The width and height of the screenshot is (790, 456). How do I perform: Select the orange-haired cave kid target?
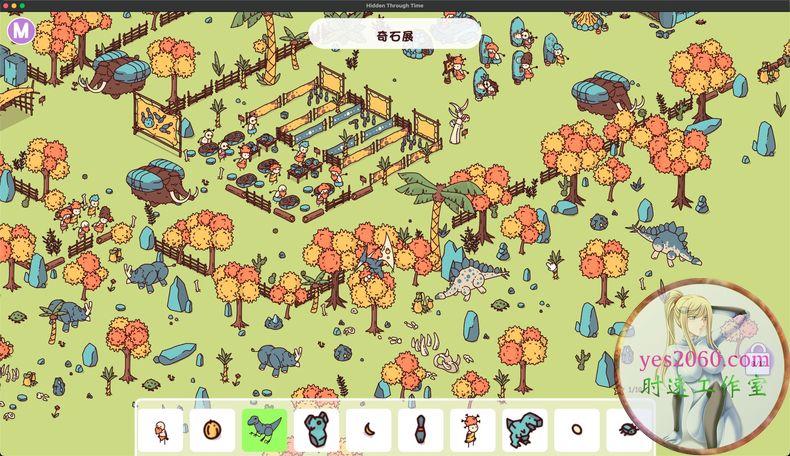pos(472,430)
